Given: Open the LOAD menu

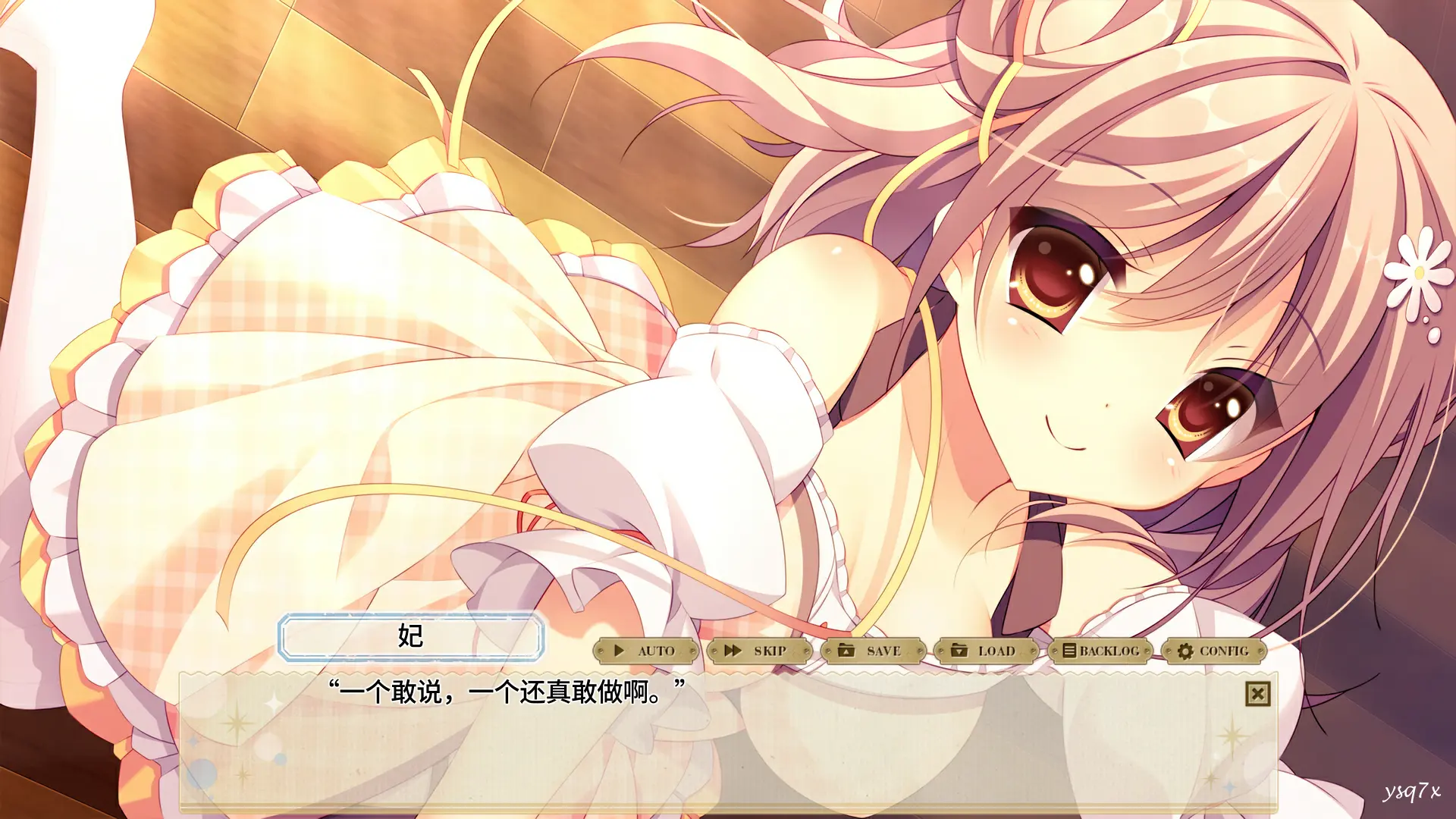Looking at the screenshot, I should [x=986, y=651].
